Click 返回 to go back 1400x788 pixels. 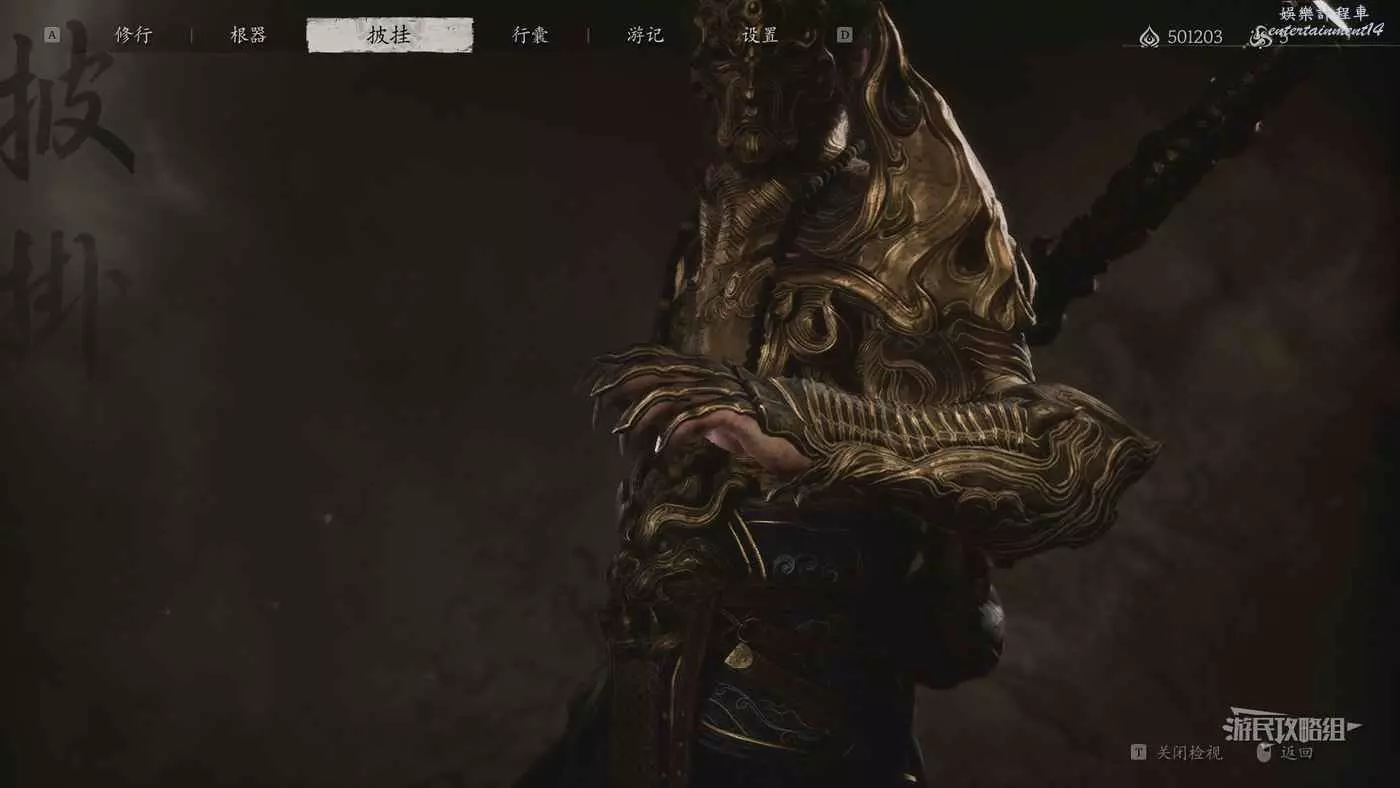(x=1296, y=752)
